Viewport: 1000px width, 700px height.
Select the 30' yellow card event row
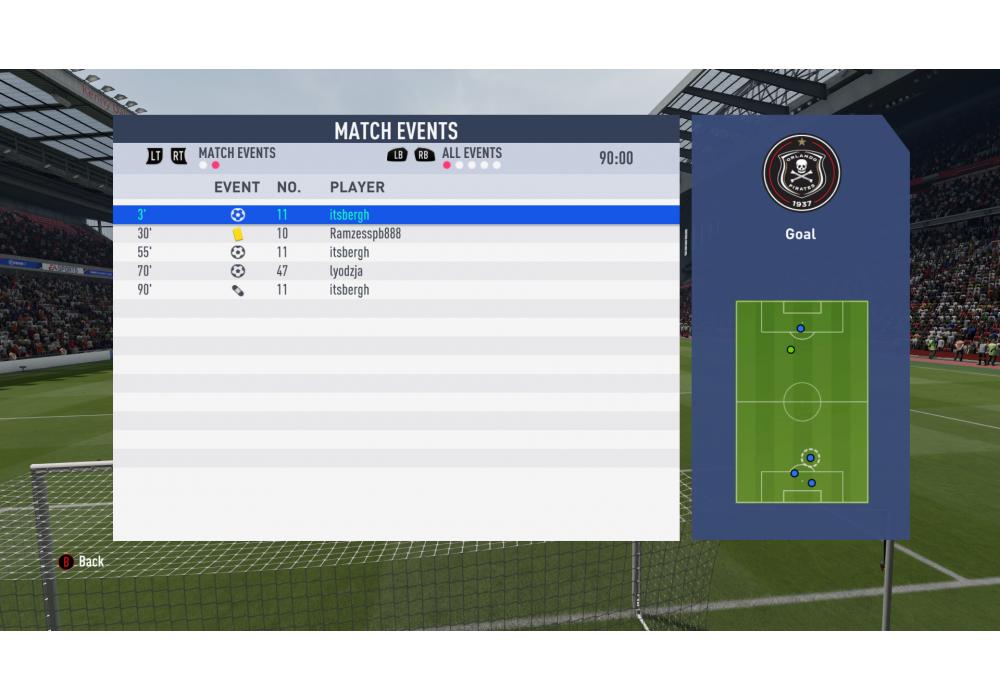(395, 234)
